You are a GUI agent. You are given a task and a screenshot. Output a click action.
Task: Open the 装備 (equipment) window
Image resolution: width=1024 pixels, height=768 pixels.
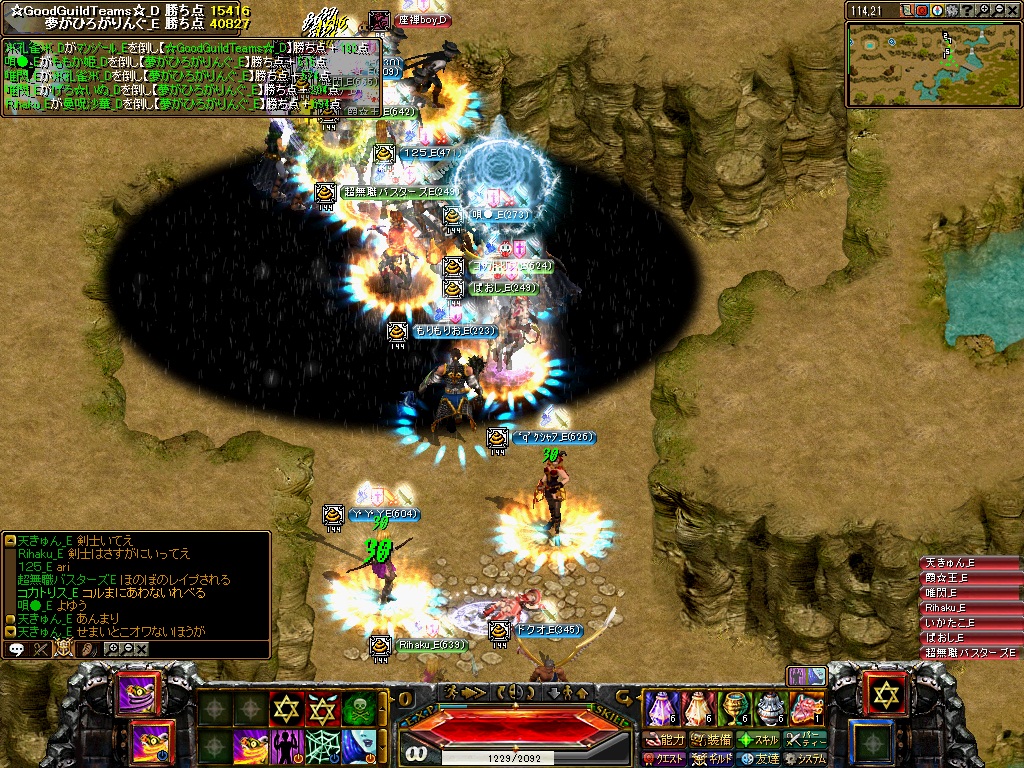711,740
